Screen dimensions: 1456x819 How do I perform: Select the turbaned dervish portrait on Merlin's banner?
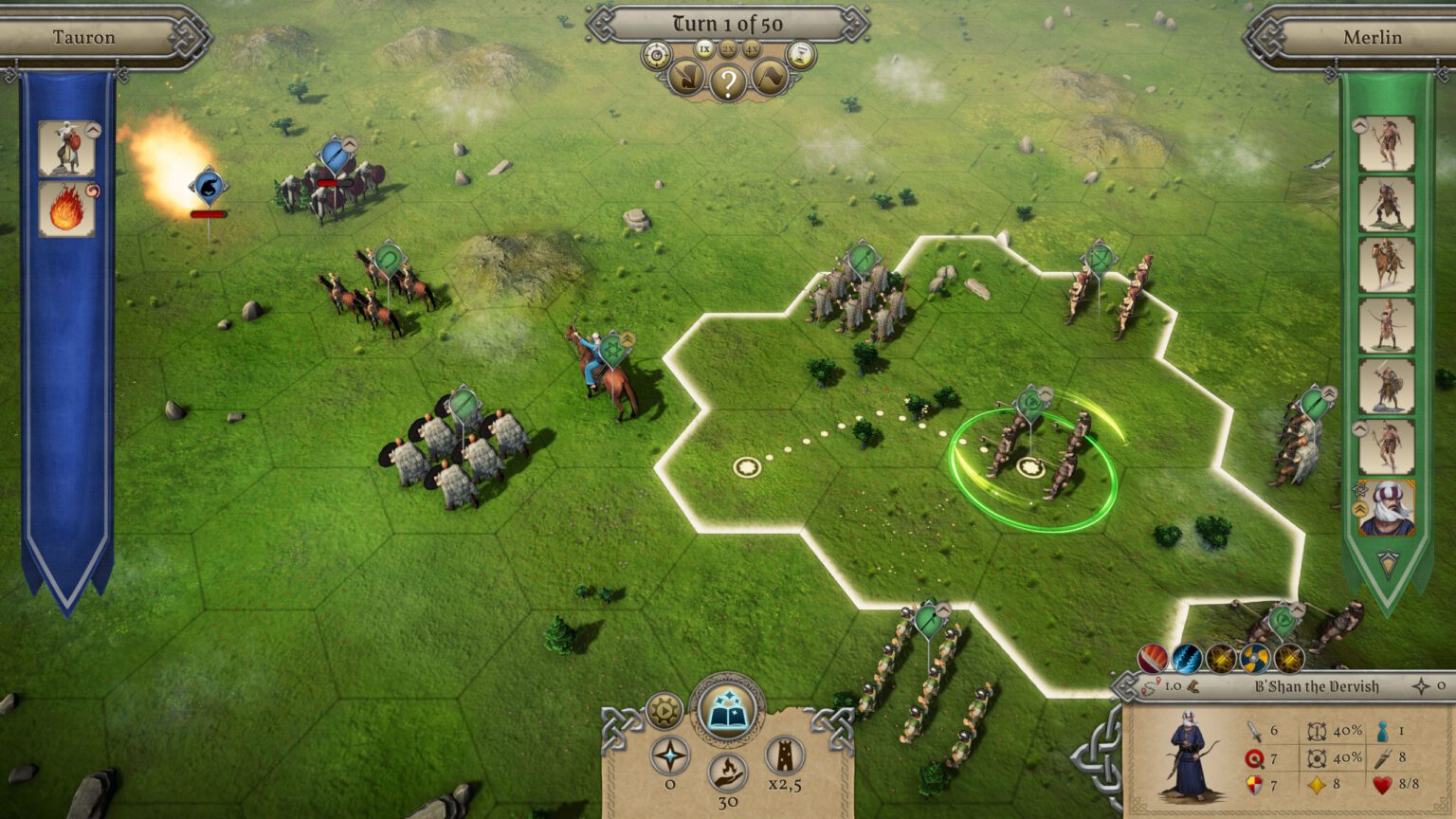[x=1386, y=507]
